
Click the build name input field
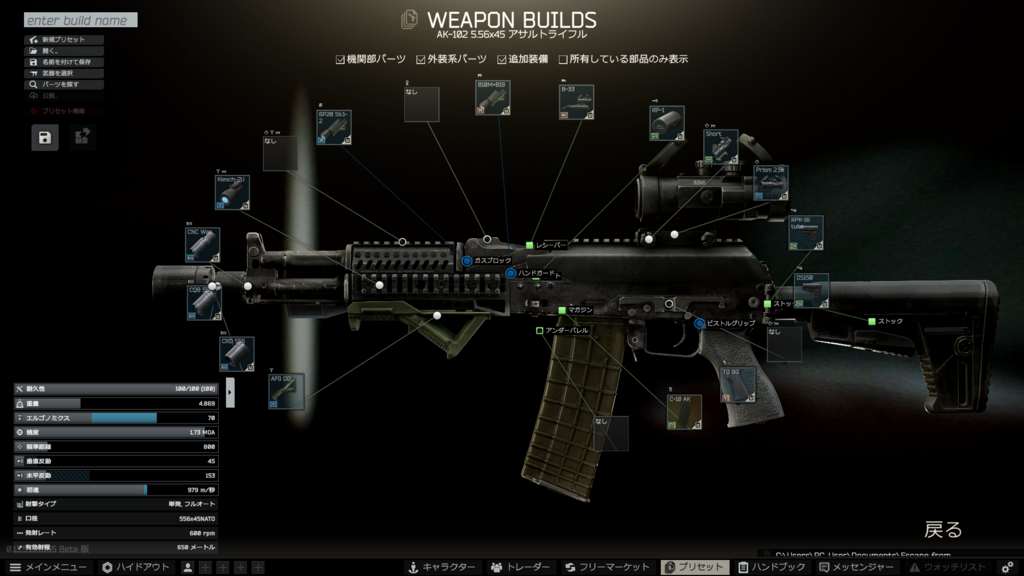pos(80,20)
